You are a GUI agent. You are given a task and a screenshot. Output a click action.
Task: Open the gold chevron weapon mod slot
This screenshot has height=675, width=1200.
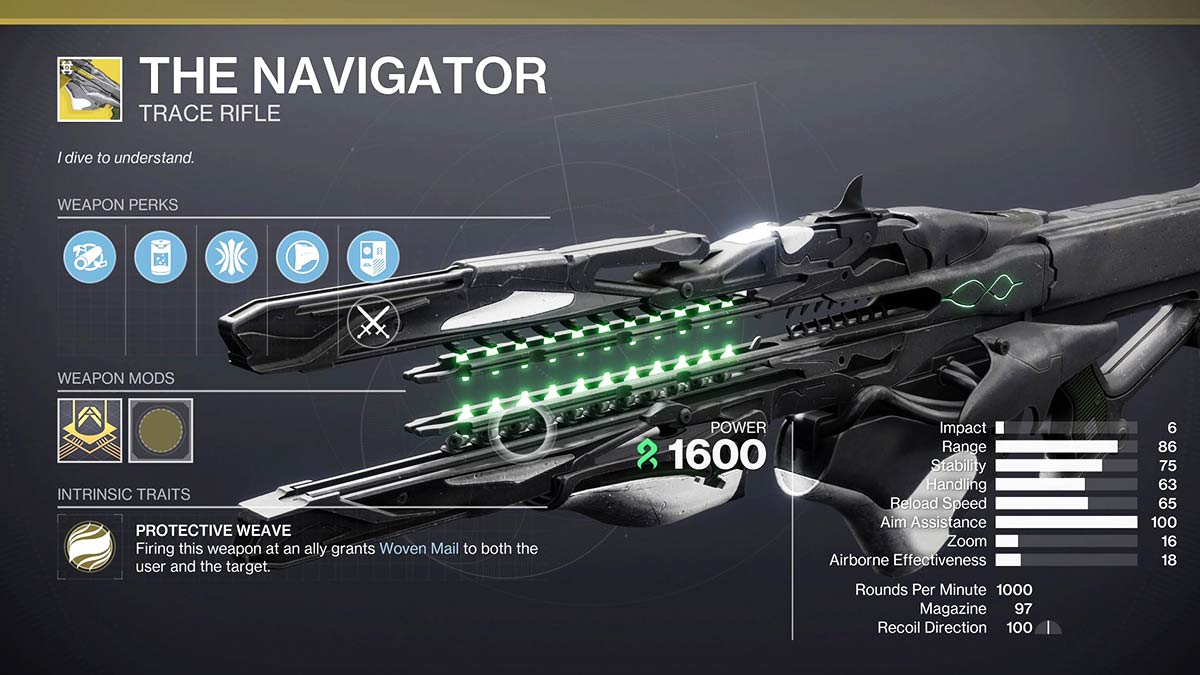coord(90,431)
